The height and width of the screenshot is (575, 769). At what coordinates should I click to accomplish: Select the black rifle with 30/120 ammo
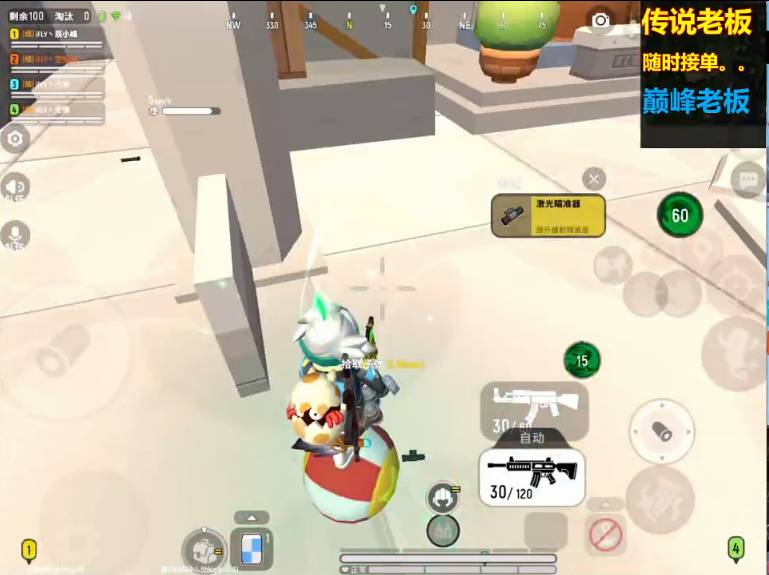tap(530, 475)
